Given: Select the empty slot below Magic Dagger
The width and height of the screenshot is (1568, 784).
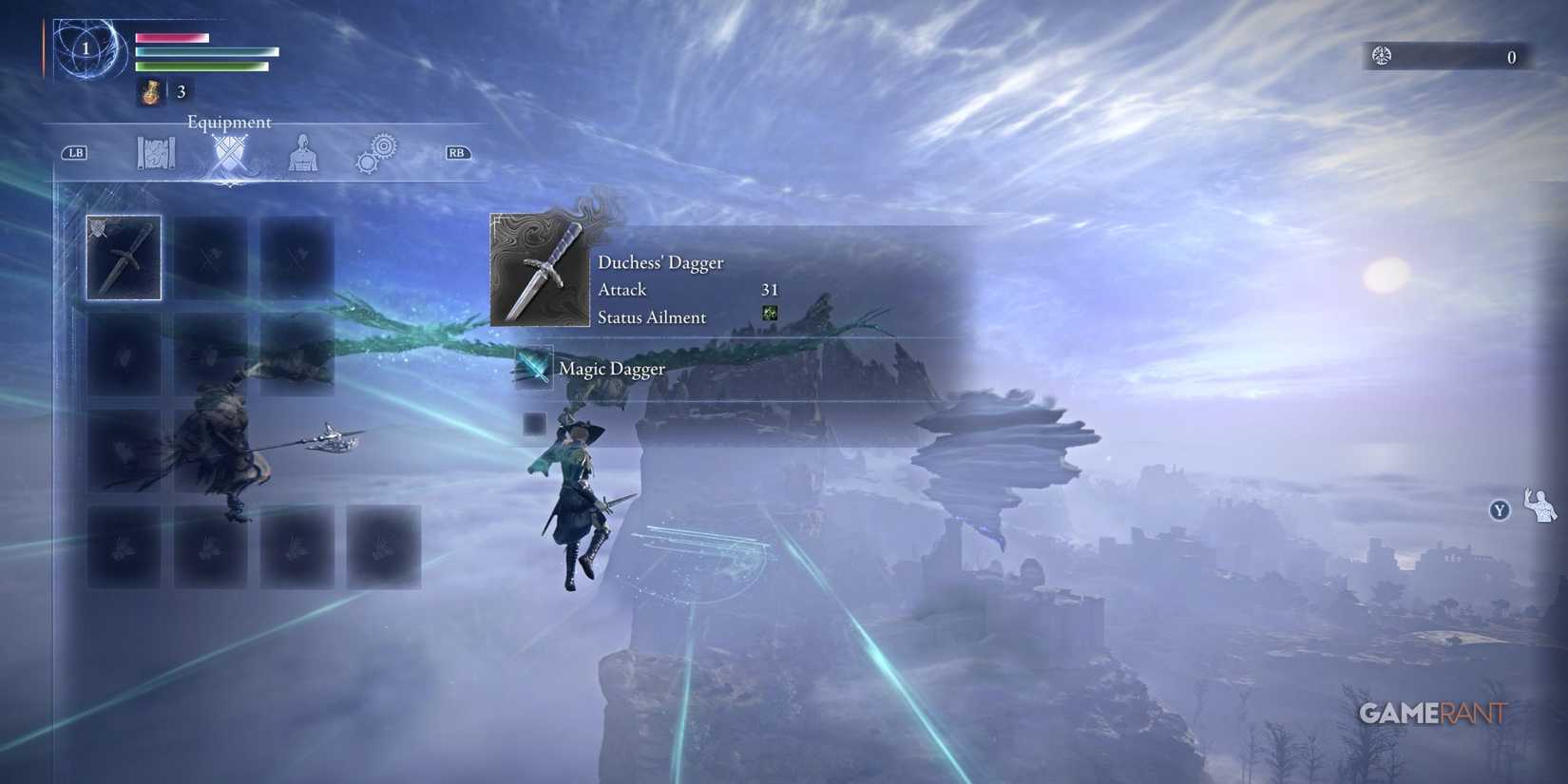Looking at the screenshot, I should [x=534, y=424].
